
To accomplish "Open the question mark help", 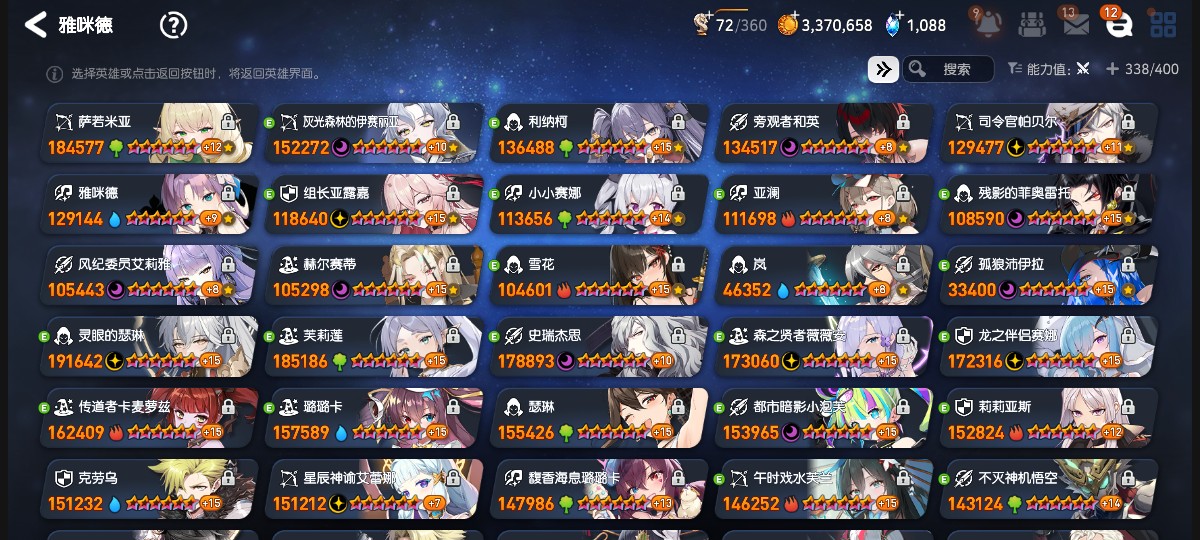I will (173, 25).
